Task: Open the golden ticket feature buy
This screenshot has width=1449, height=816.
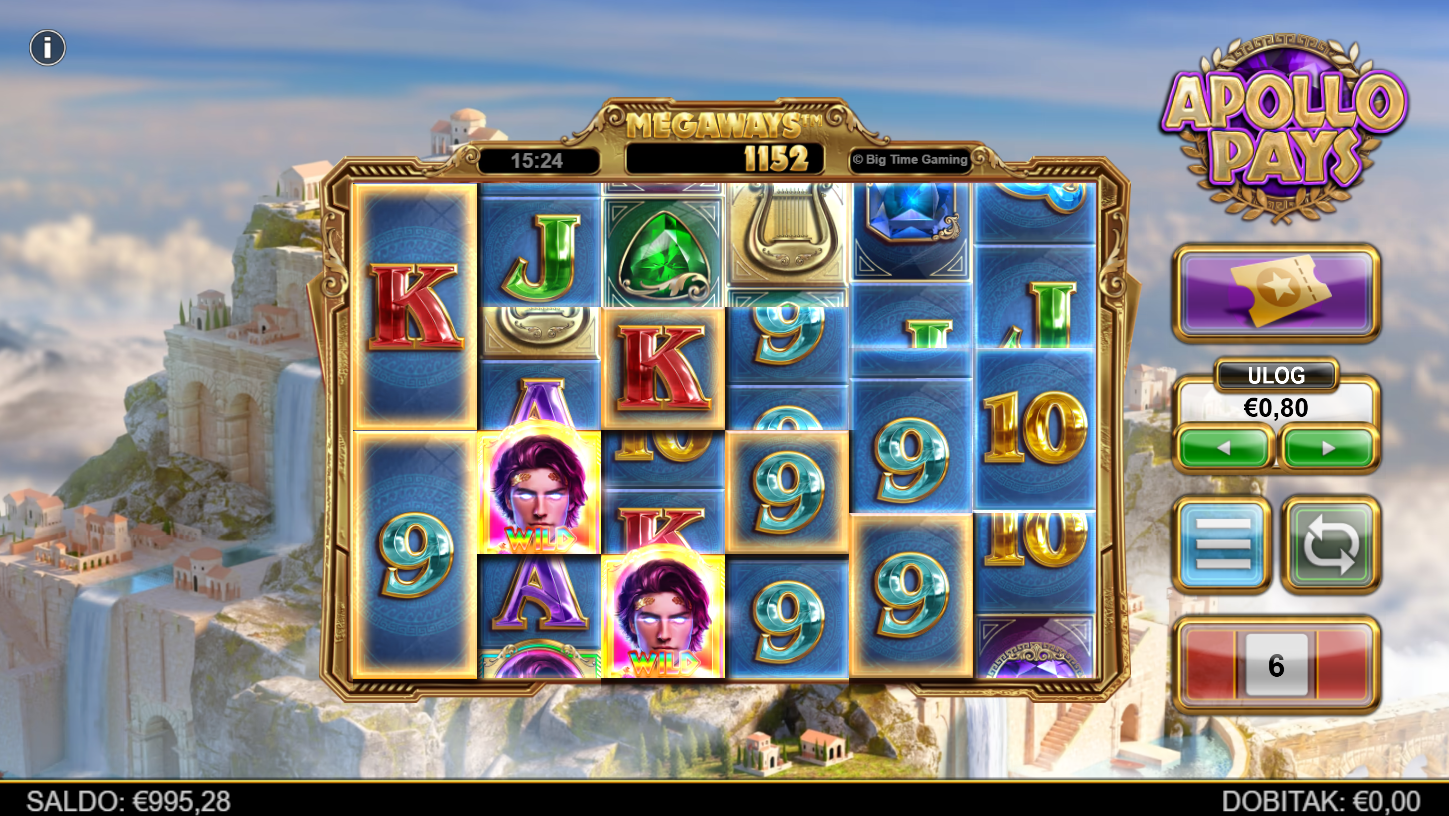Action: 1276,292
